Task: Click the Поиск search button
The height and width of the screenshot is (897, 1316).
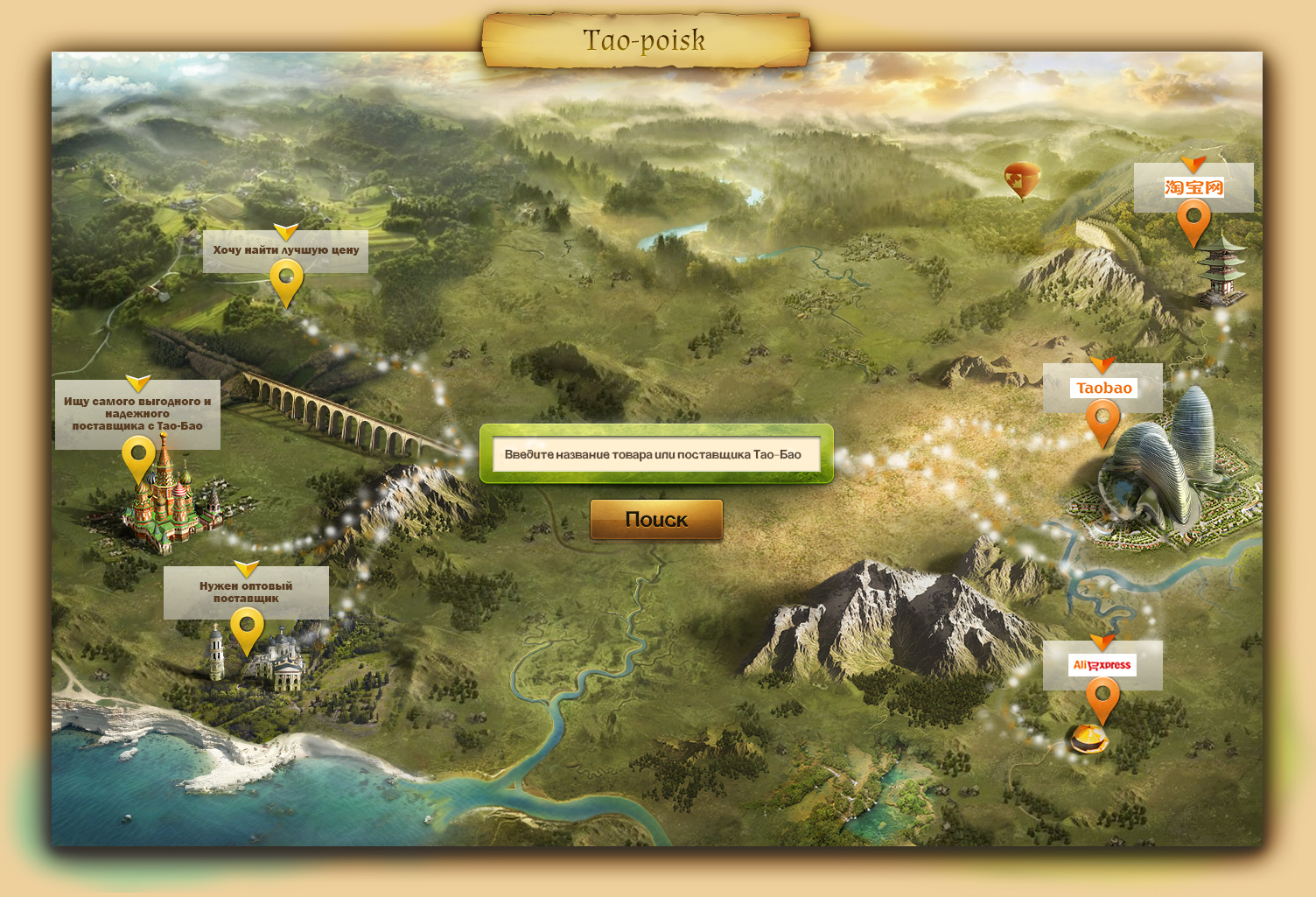Action: pyautogui.click(x=656, y=520)
